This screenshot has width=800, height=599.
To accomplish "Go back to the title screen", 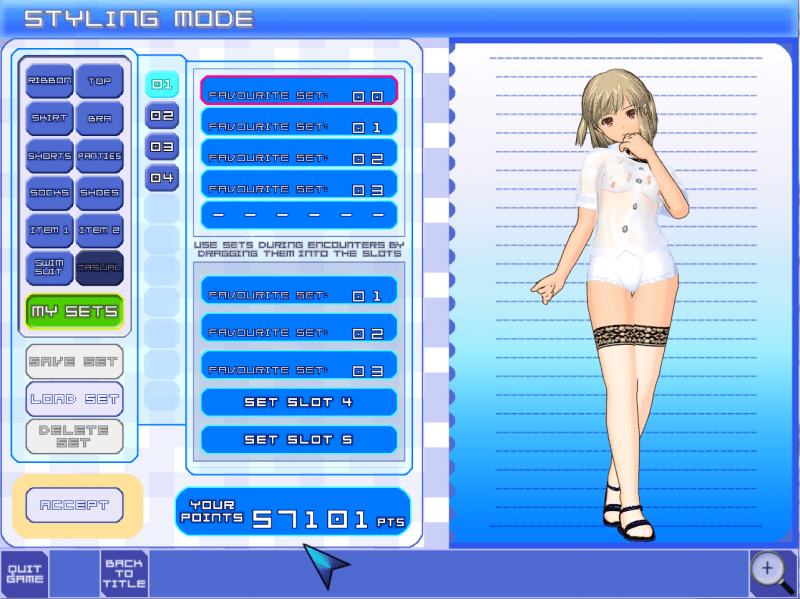I will coord(124,574).
